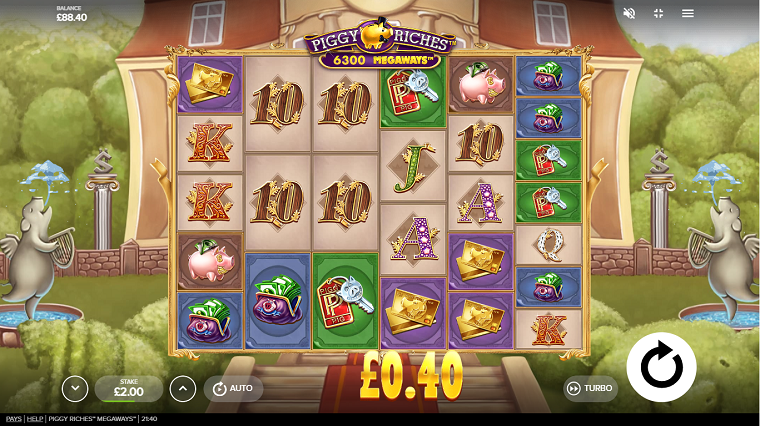Image resolution: width=760 pixels, height=426 pixels.
Task: Increase the stake with the up arrow
Action: pos(181,388)
